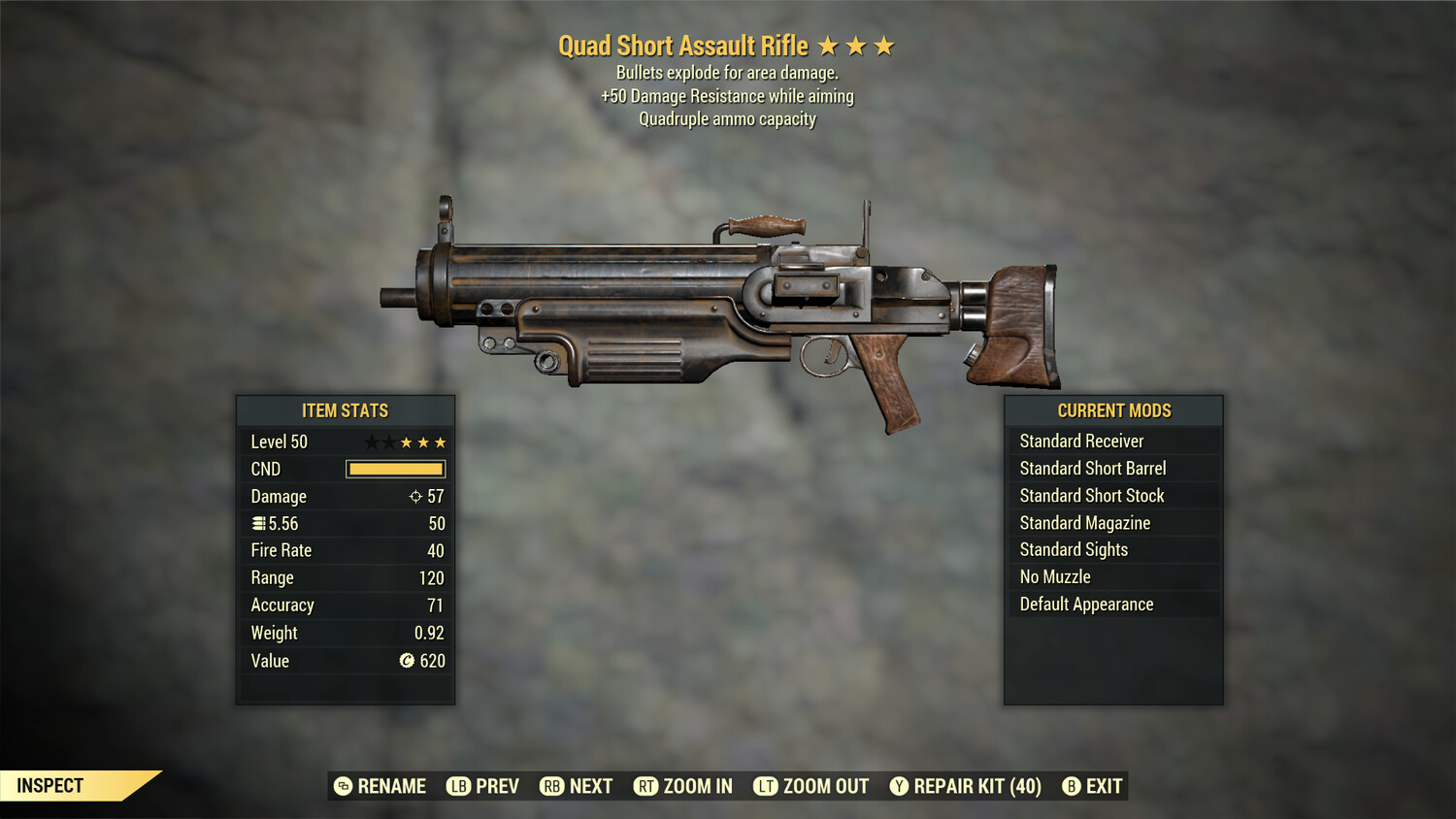Click the Y button icon for Repair Kit
Viewport: 1456px width, 819px height.
pyautogui.click(x=899, y=786)
